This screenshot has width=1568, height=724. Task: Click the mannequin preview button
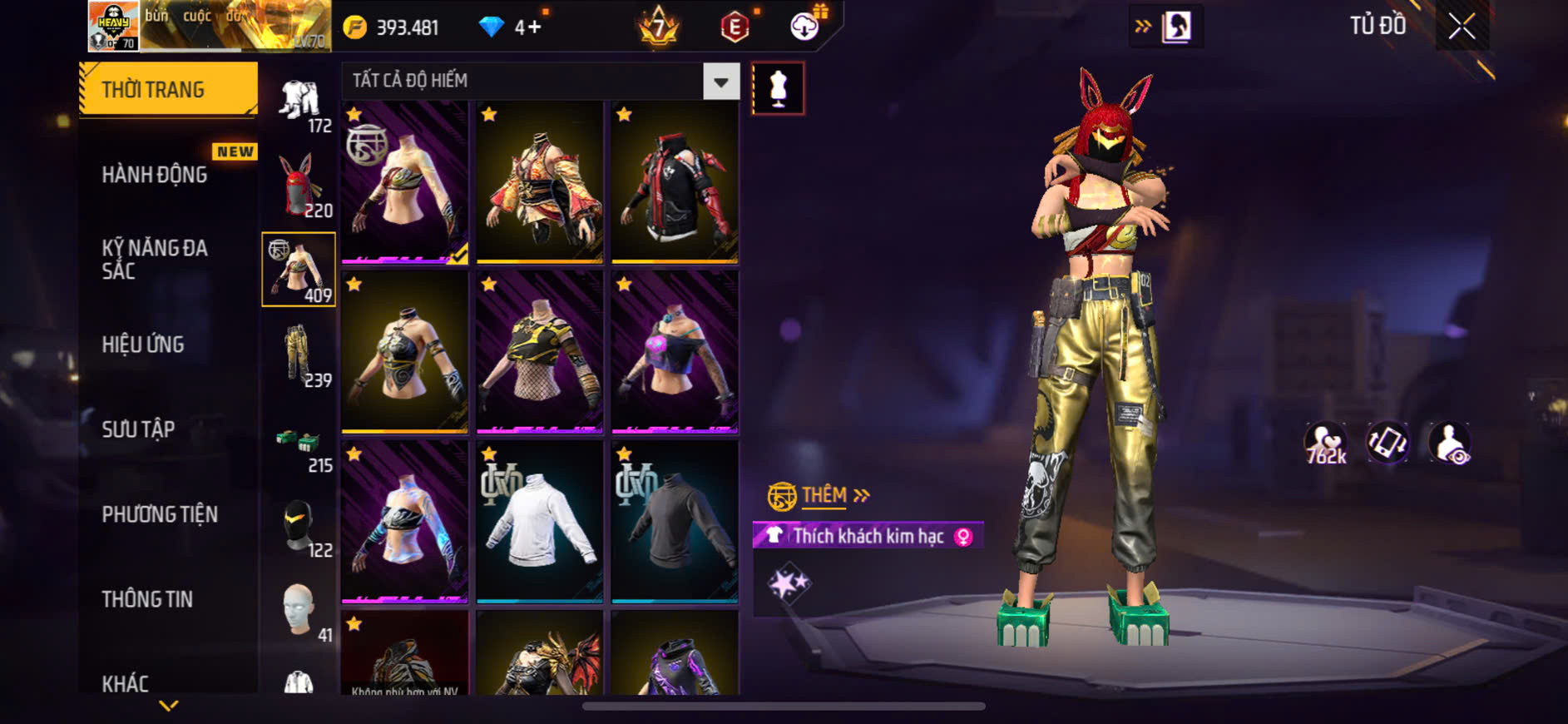(778, 88)
